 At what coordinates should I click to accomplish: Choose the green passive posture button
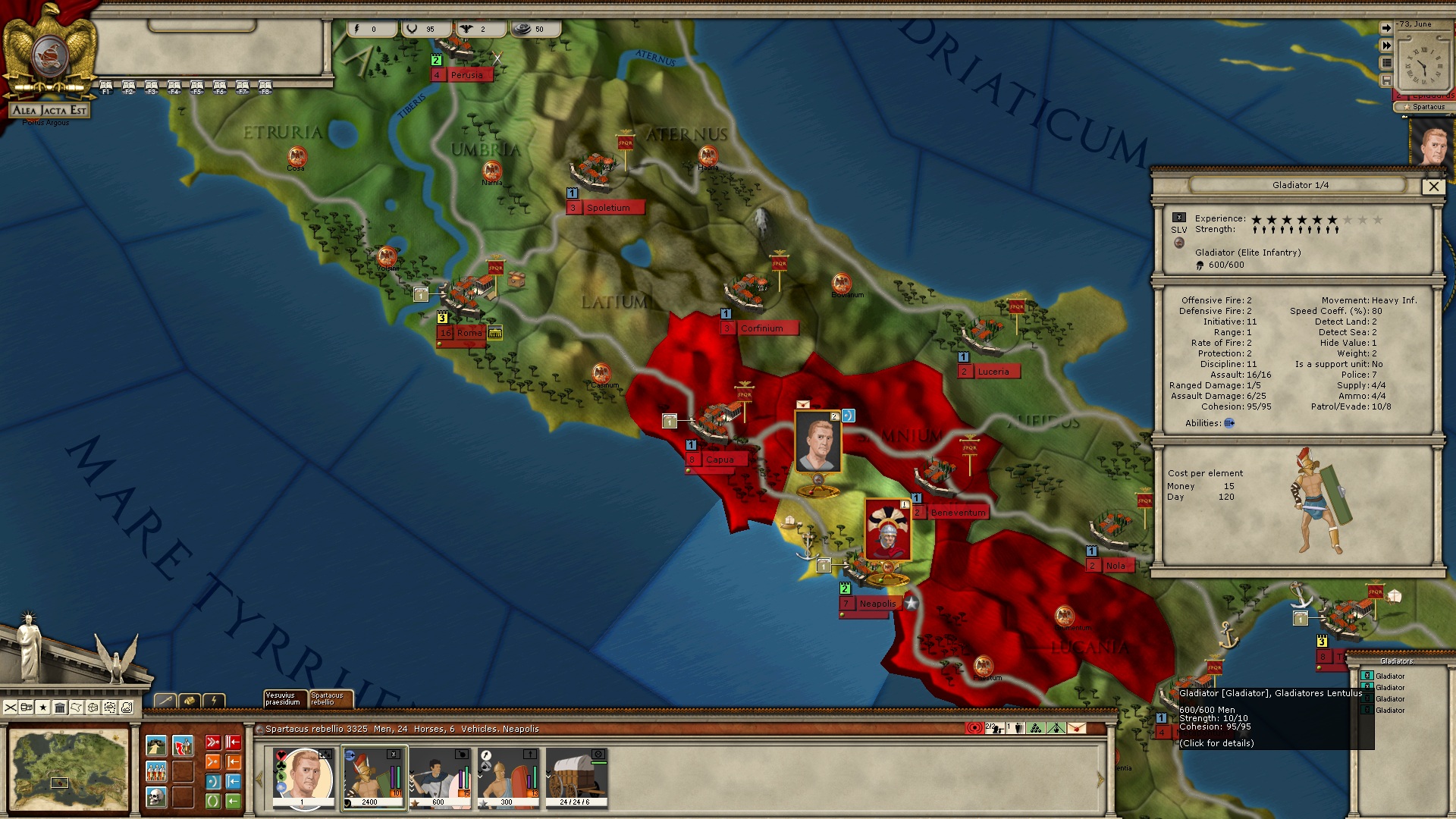pos(213,801)
